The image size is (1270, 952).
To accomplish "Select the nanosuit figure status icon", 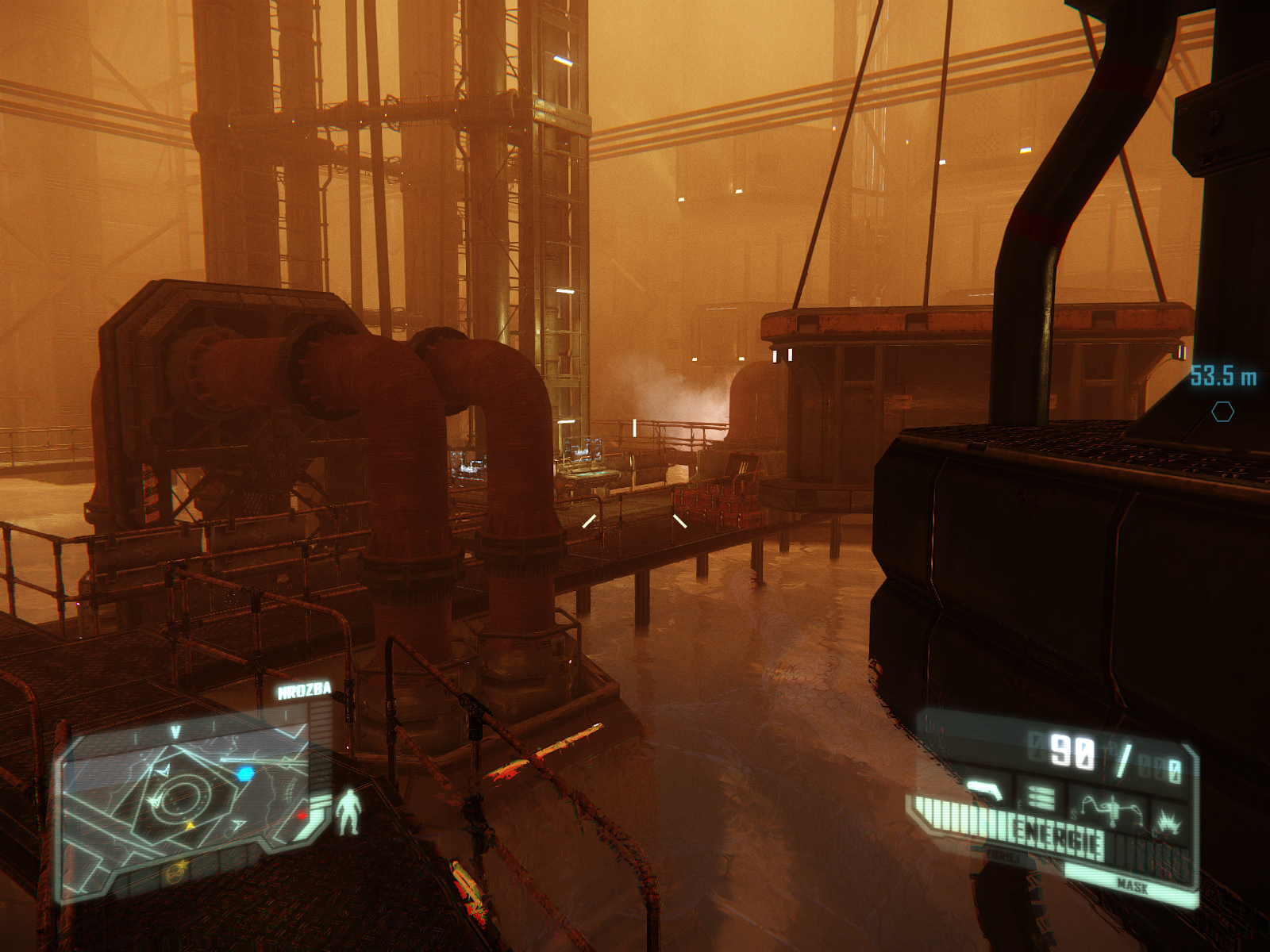I will (347, 812).
